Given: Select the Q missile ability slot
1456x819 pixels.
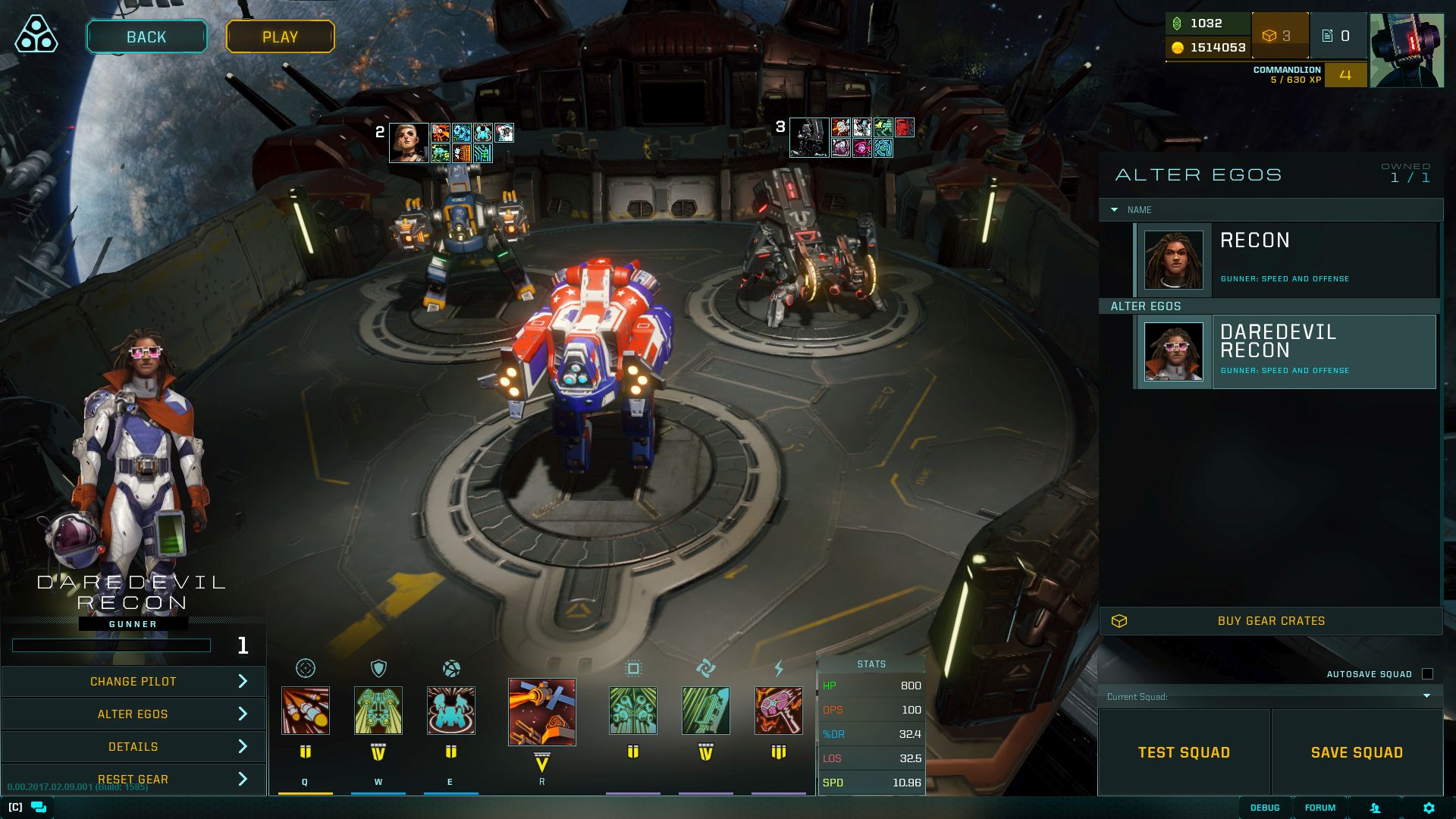Looking at the screenshot, I should pyautogui.click(x=306, y=711).
